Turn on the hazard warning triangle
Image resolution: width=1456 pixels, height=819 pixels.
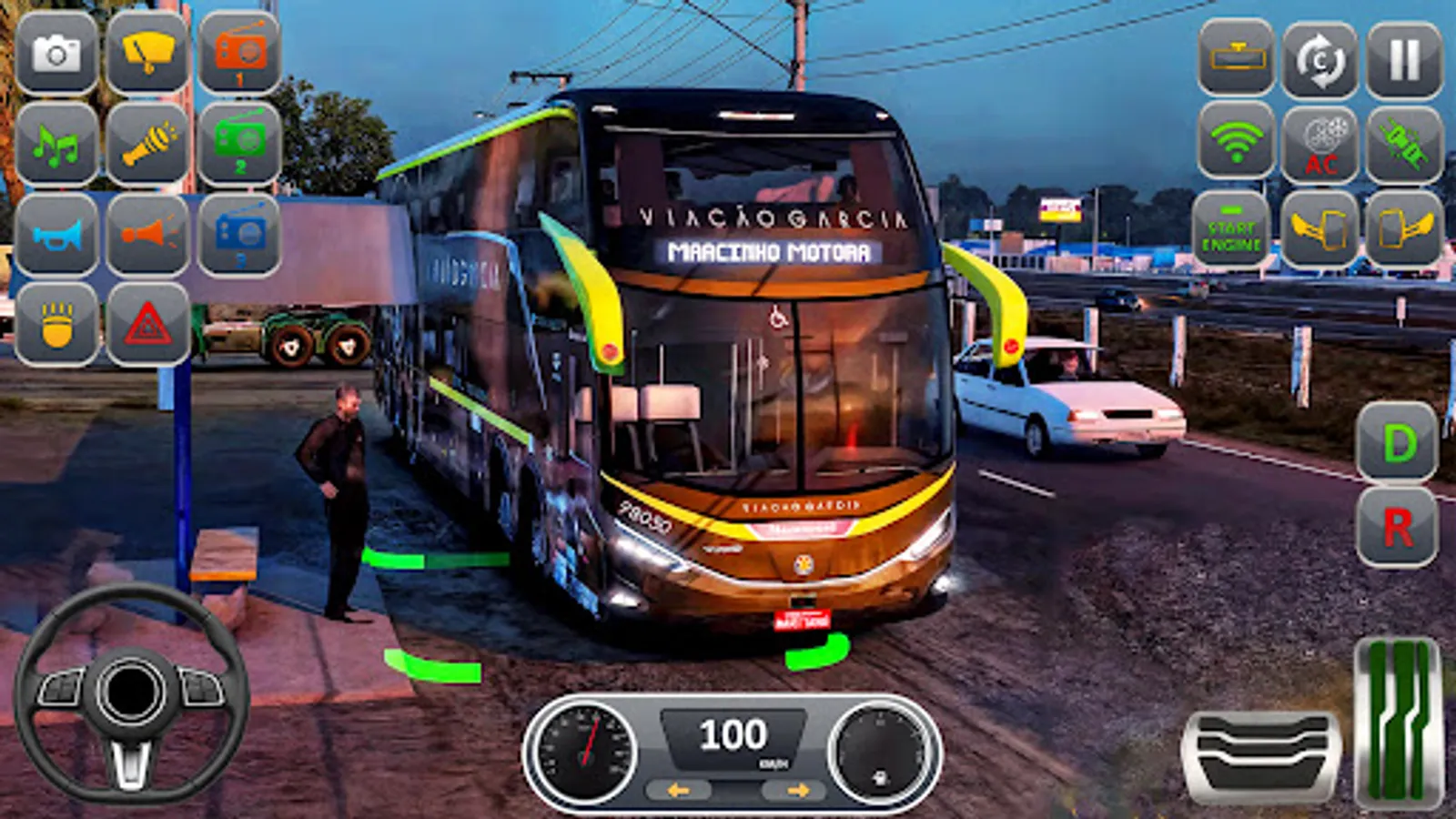(150, 325)
